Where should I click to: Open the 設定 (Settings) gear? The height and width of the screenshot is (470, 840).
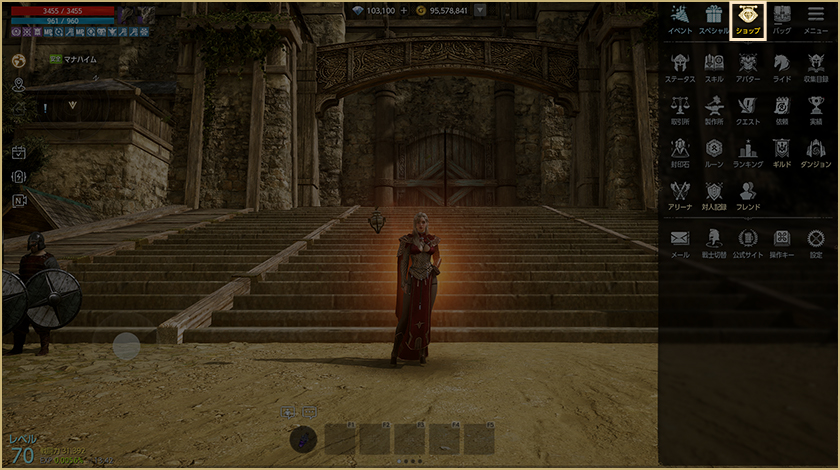[x=816, y=243]
